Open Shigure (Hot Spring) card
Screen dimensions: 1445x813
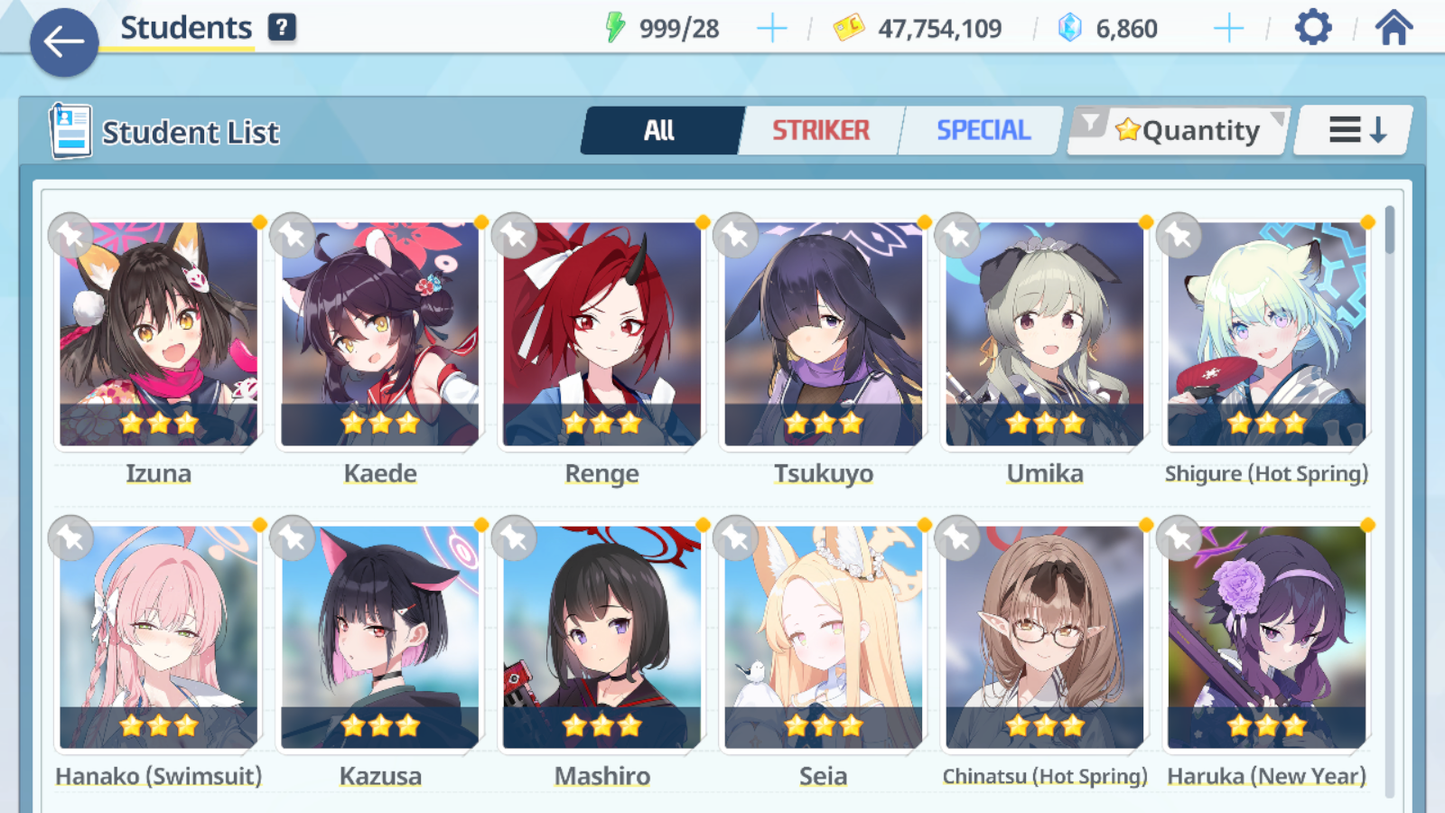click(1266, 335)
